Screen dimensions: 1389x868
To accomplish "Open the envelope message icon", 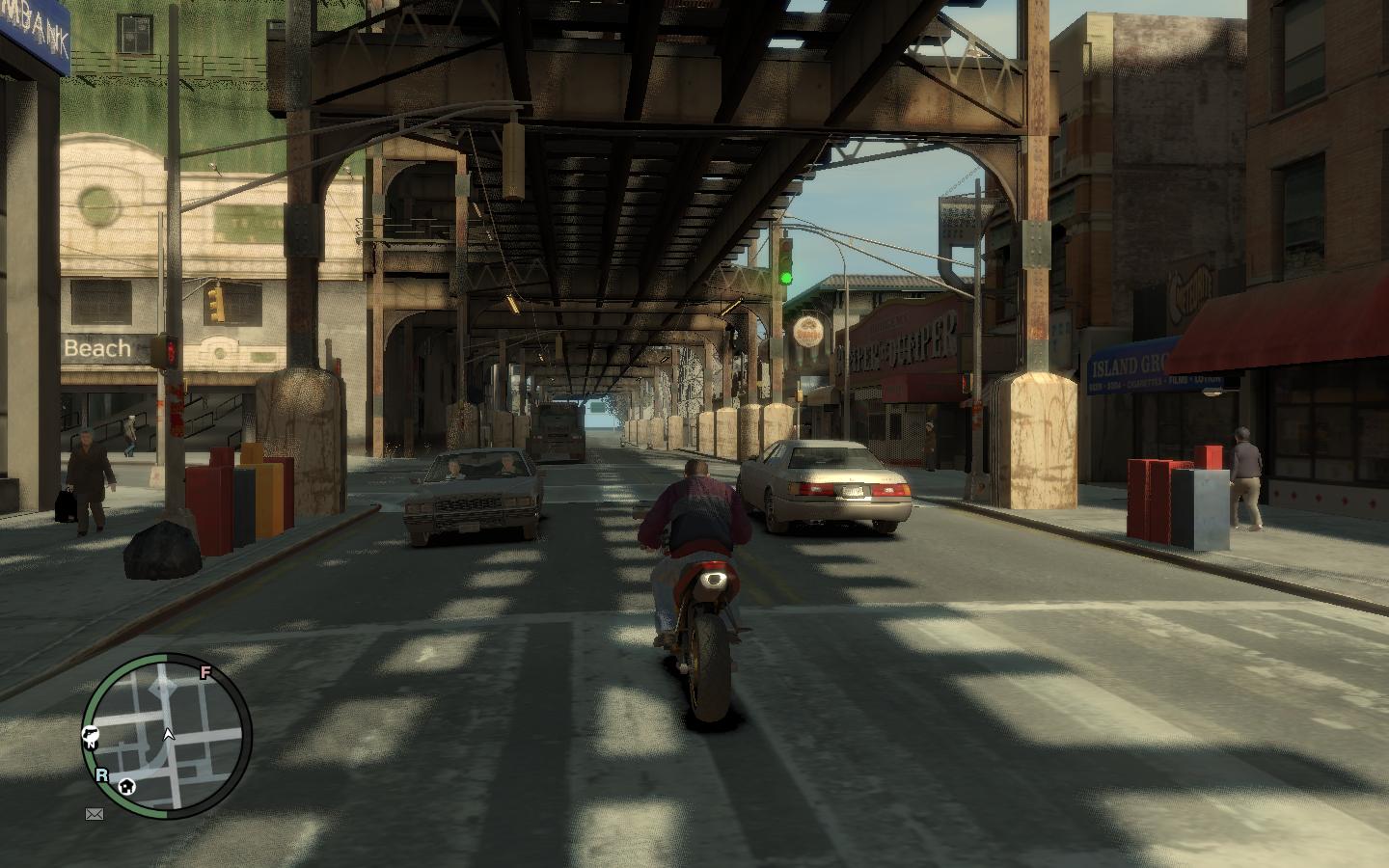I will [x=95, y=814].
